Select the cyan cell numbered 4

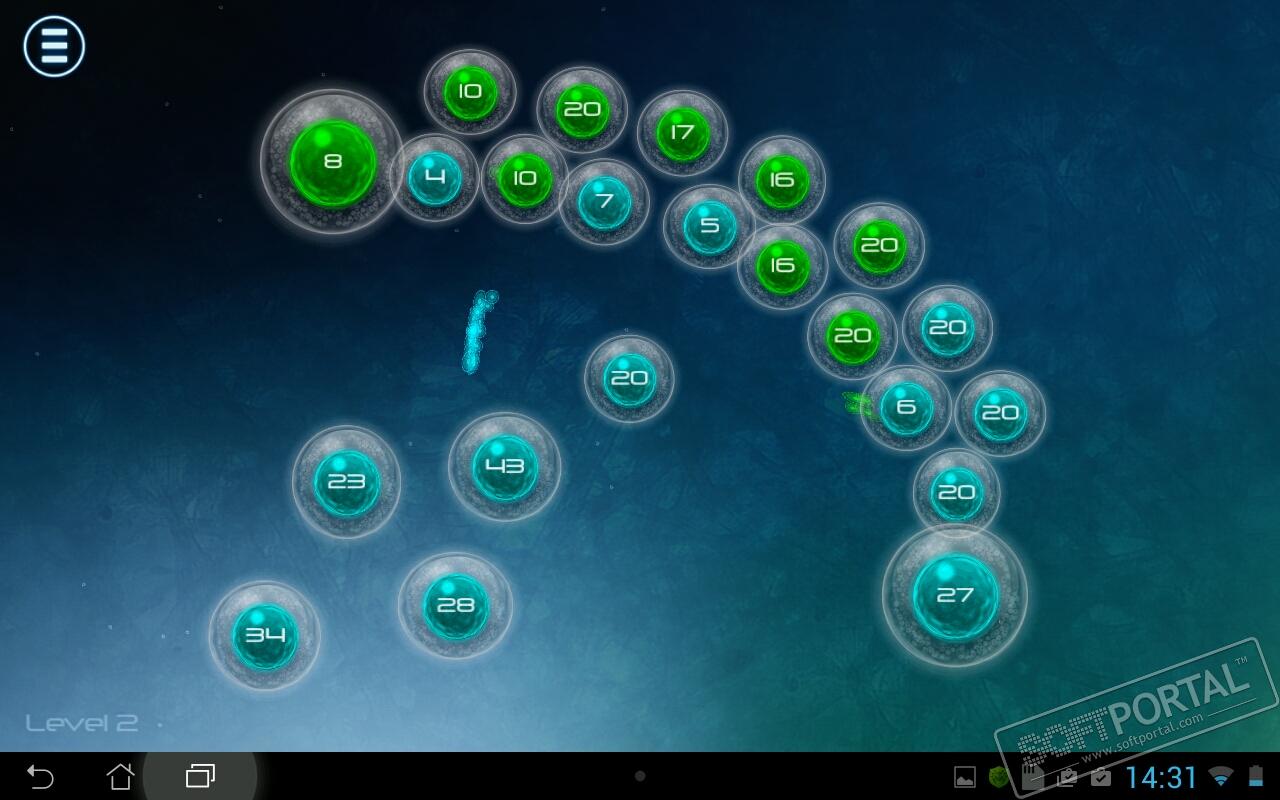coord(434,179)
